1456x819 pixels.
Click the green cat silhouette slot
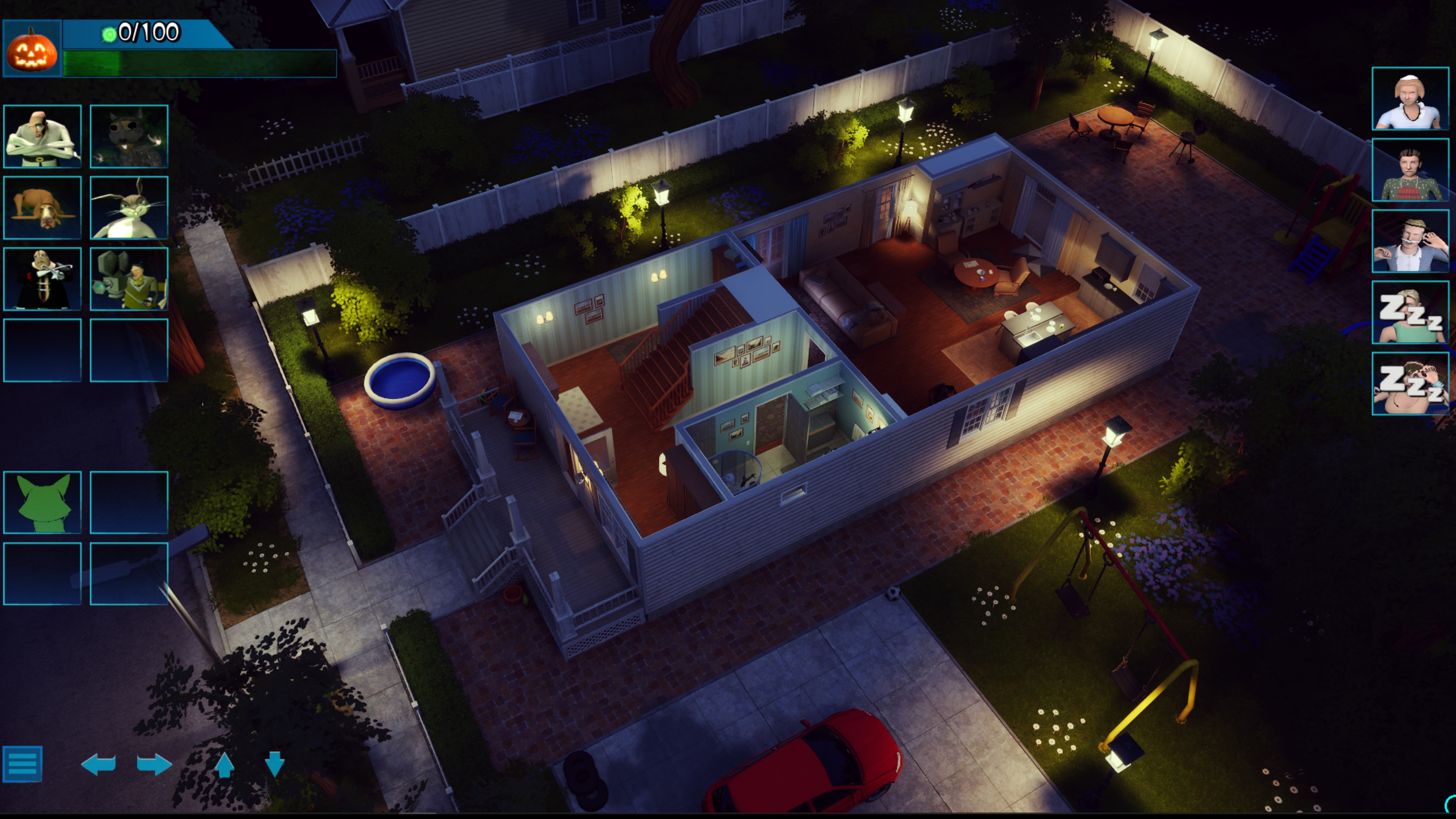(x=42, y=502)
